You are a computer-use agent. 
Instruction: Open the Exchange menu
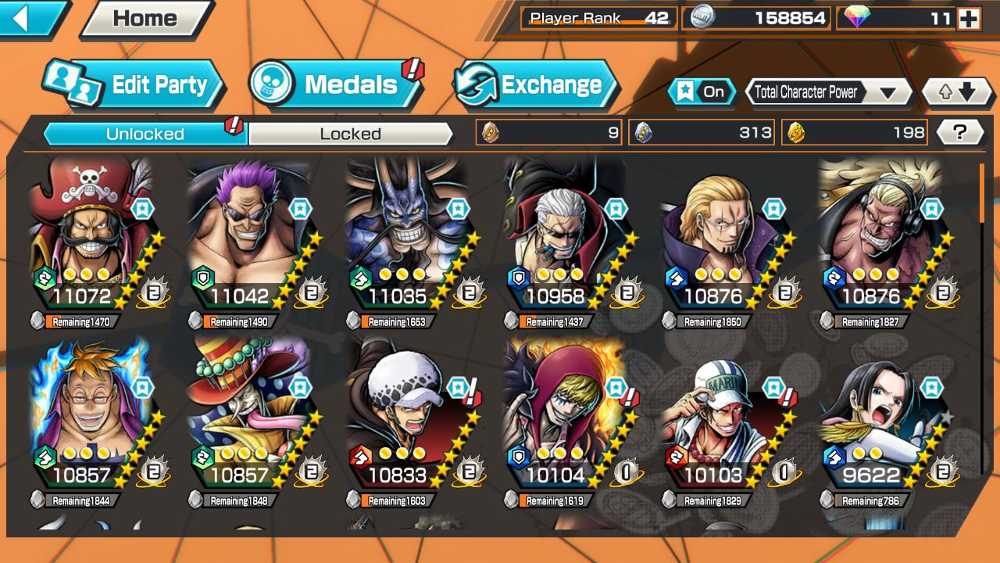535,84
